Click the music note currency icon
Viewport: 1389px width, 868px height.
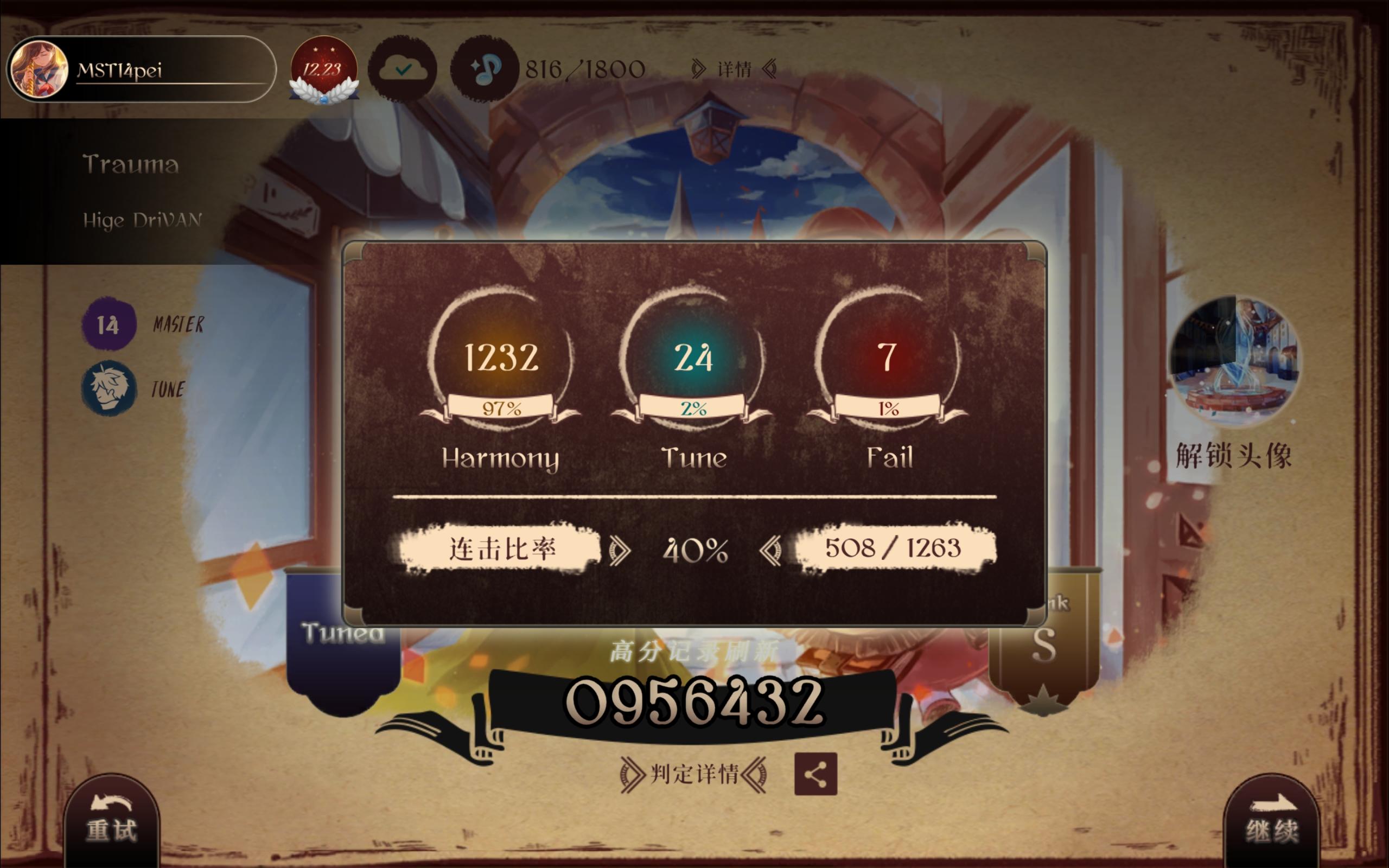(485, 69)
